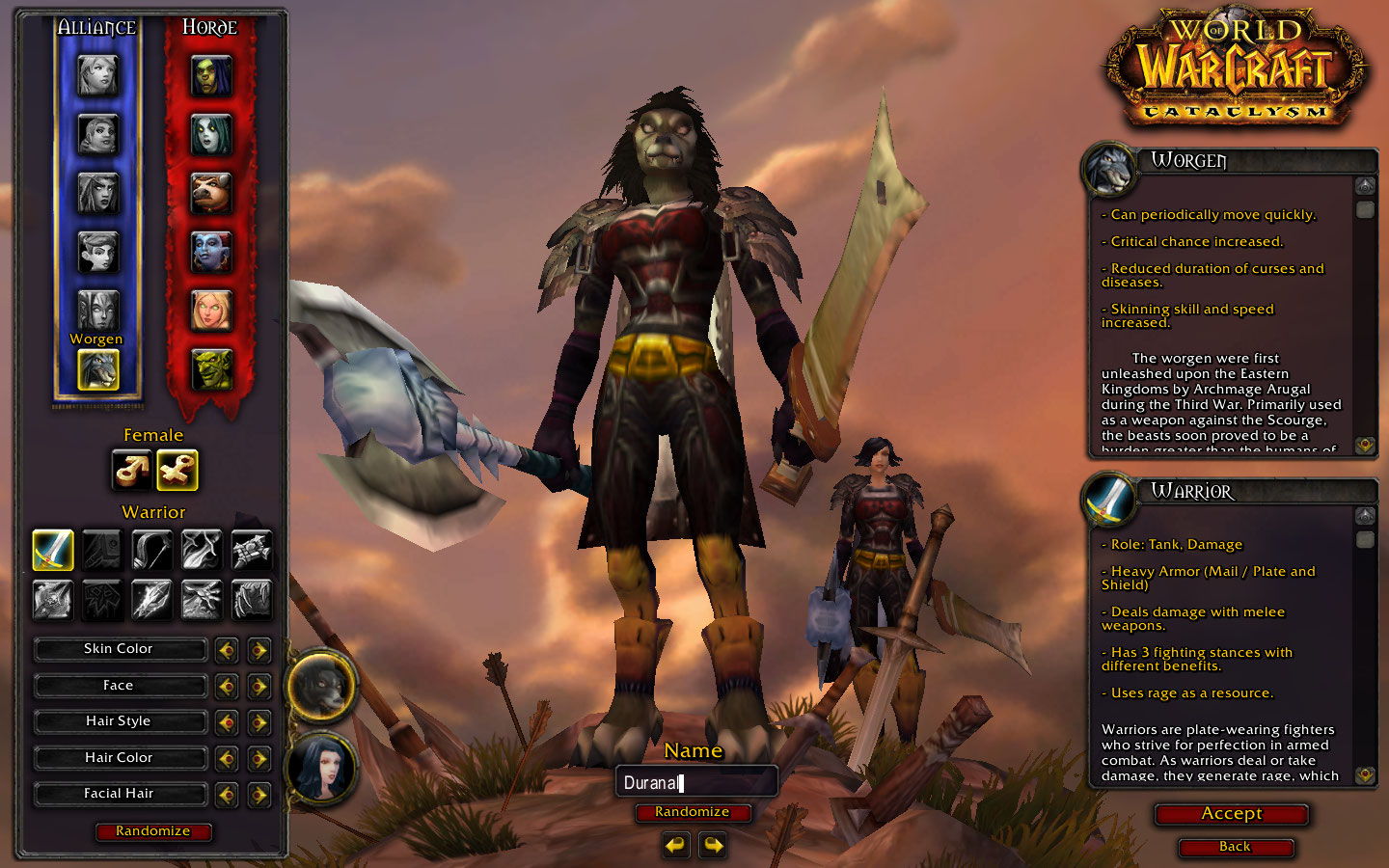Choose the Night Elf race icon

point(97,193)
